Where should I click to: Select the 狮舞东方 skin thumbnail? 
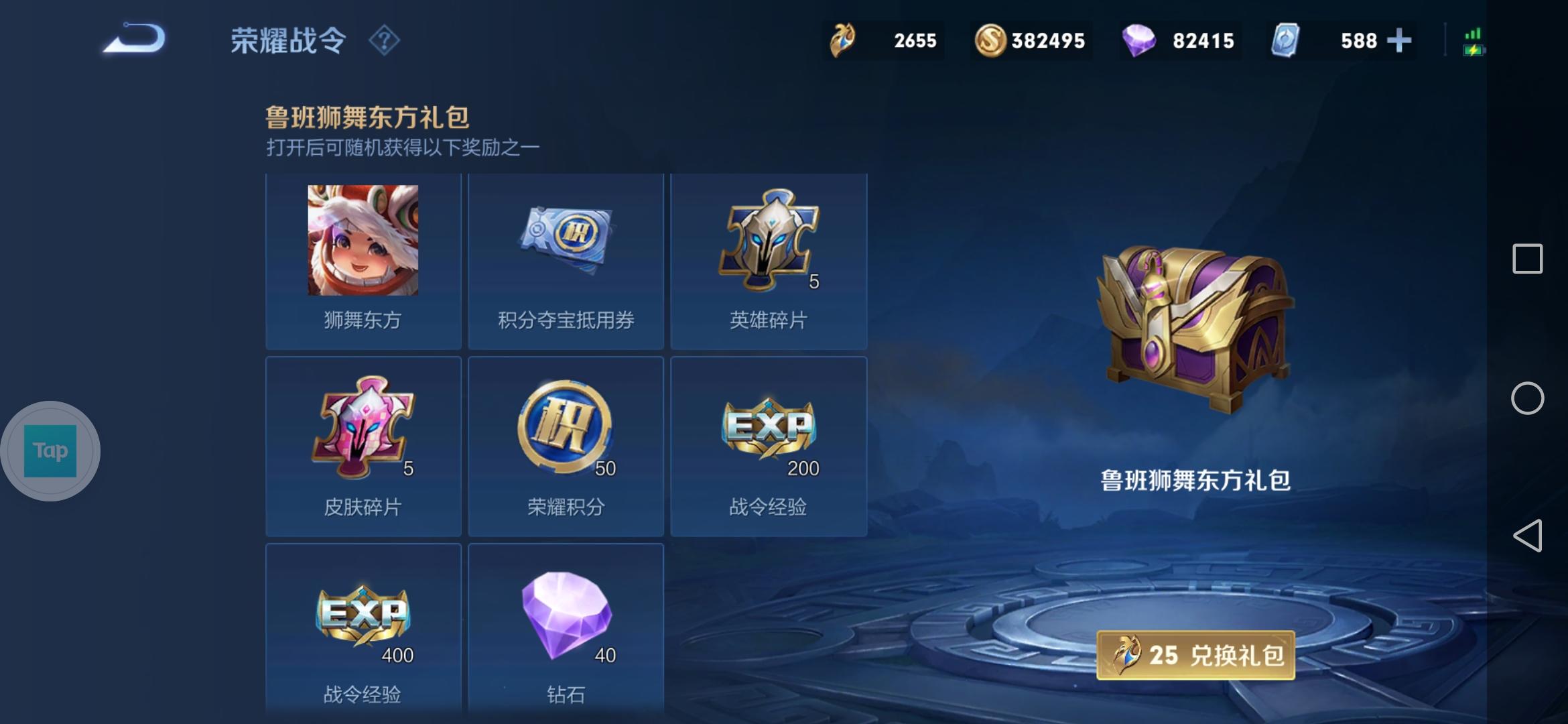(363, 241)
